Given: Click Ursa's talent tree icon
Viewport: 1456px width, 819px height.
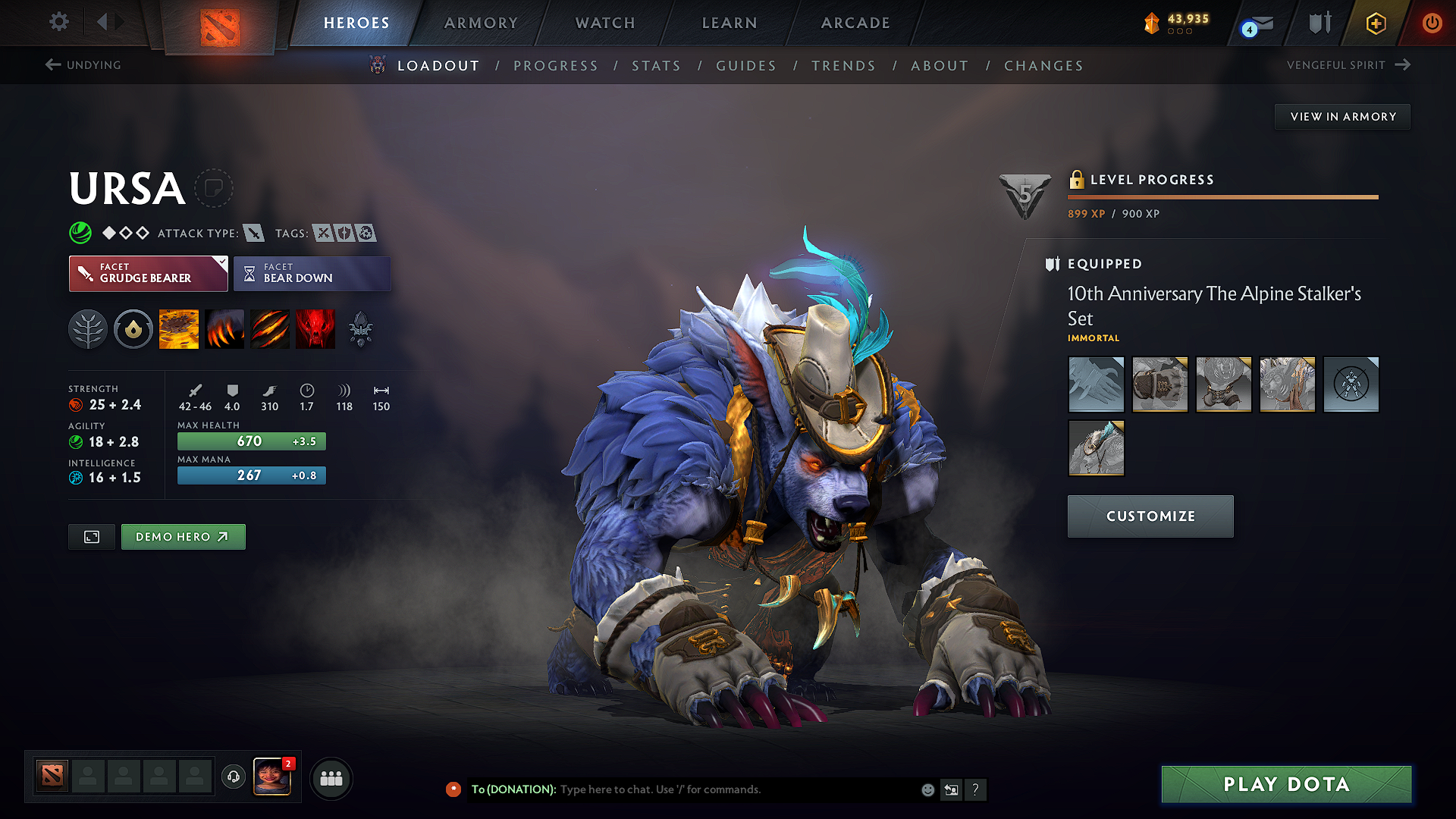Looking at the screenshot, I should [x=88, y=328].
